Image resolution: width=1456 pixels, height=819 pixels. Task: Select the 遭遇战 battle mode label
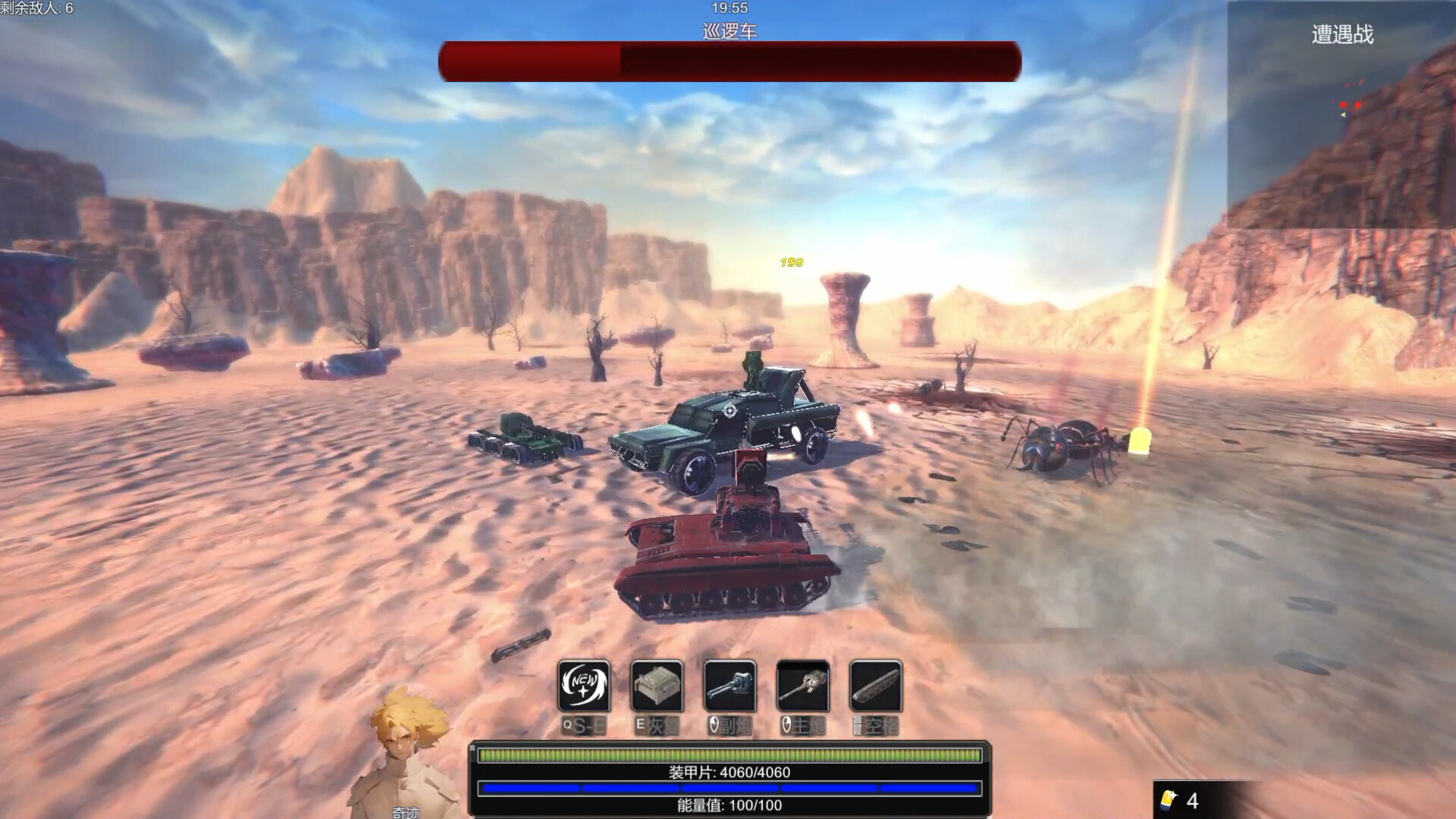click(x=1341, y=35)
